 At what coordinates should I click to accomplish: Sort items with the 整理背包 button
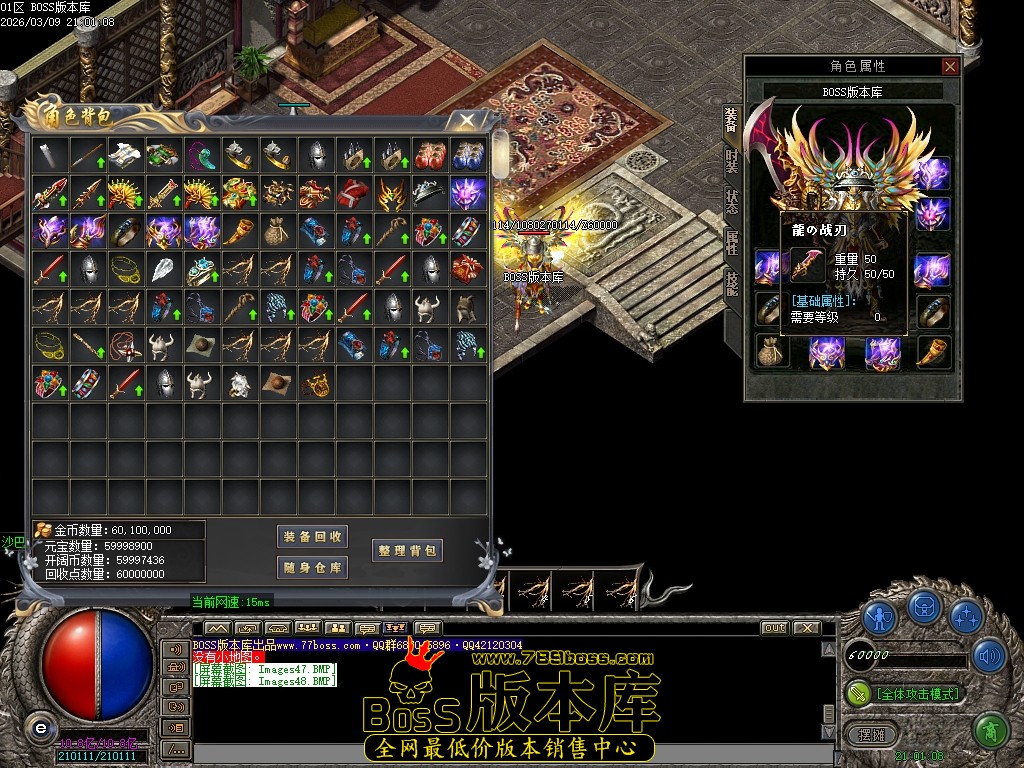[x=407, y=551]
